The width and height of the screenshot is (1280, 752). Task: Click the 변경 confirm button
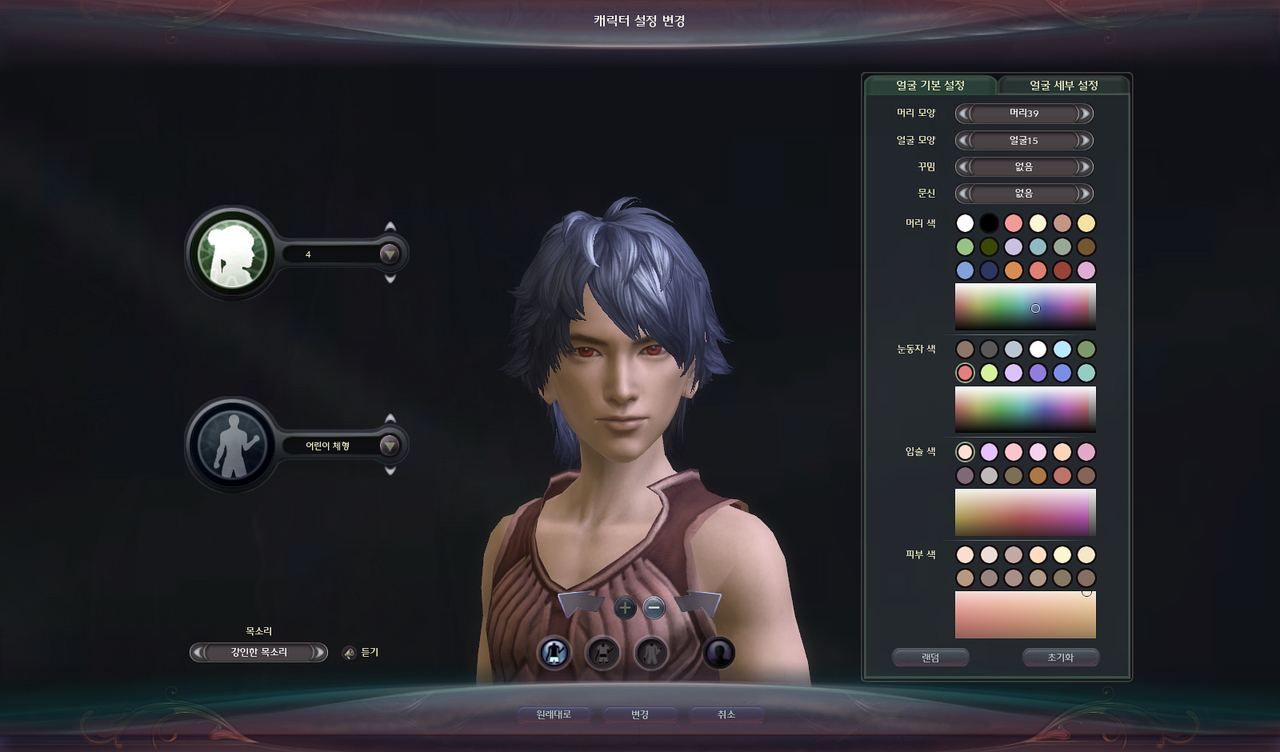640,715
